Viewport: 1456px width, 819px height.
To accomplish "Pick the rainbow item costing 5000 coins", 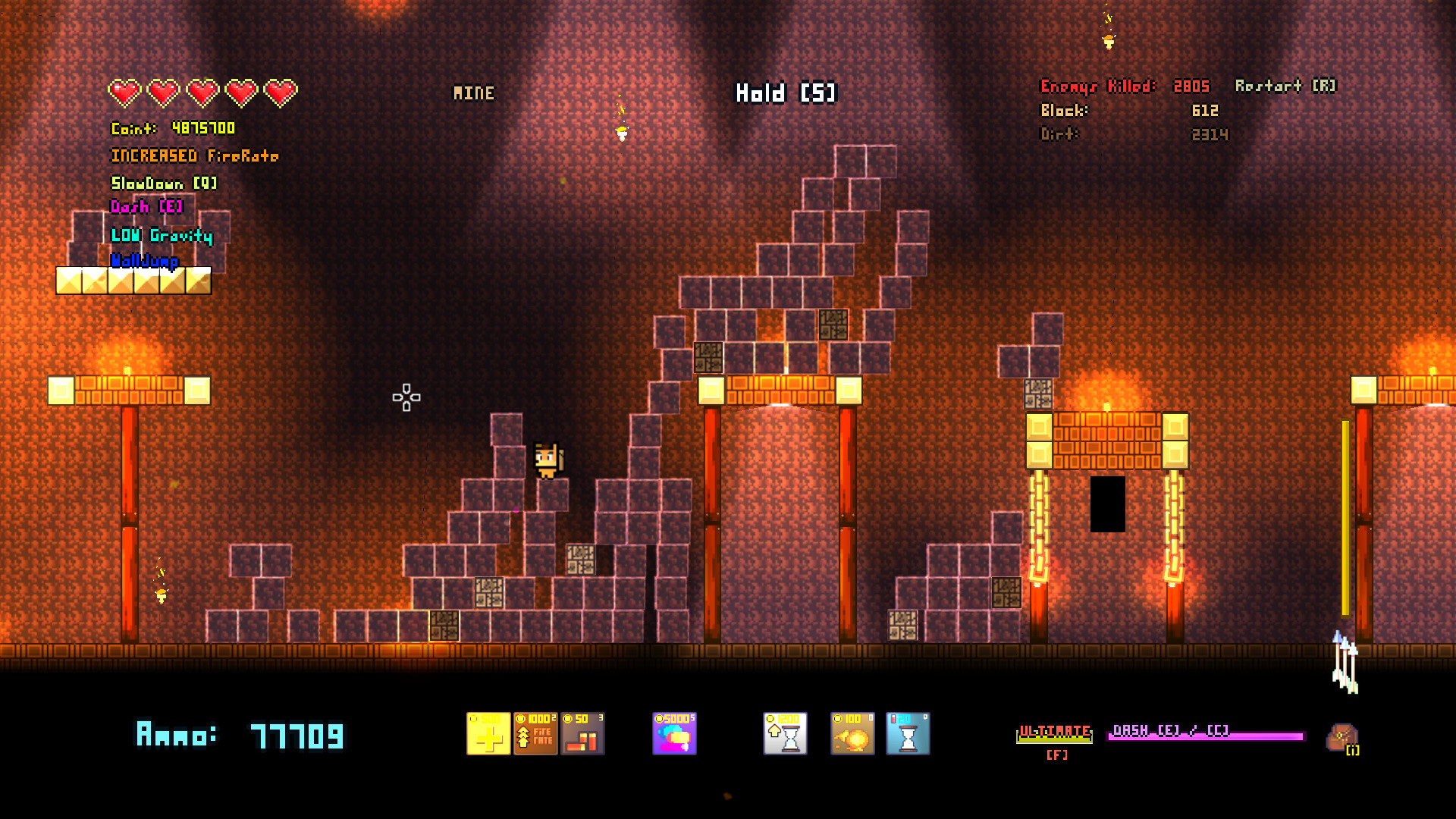I will 674,733.
